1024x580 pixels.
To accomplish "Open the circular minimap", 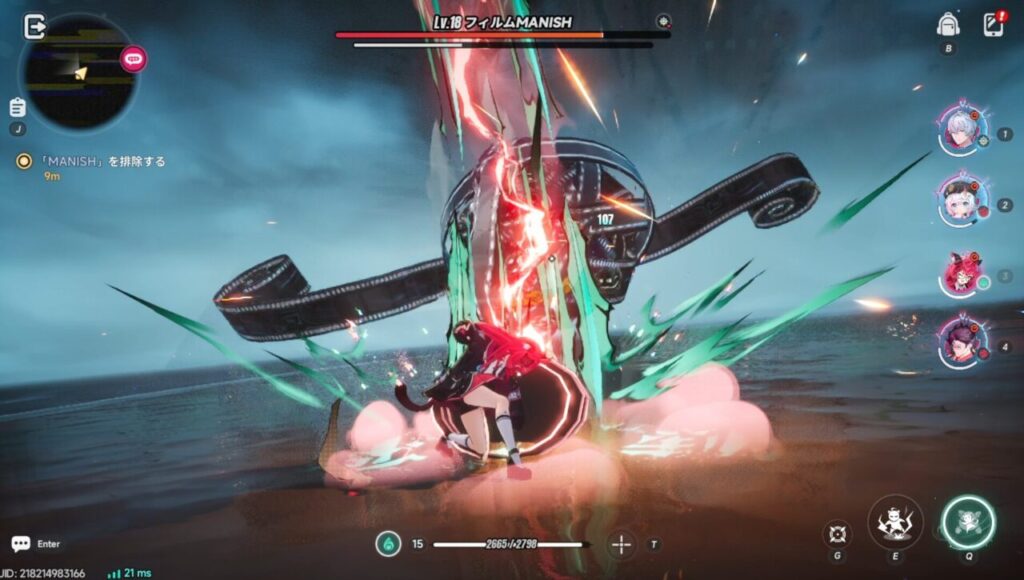I will (x=78, y=72).
